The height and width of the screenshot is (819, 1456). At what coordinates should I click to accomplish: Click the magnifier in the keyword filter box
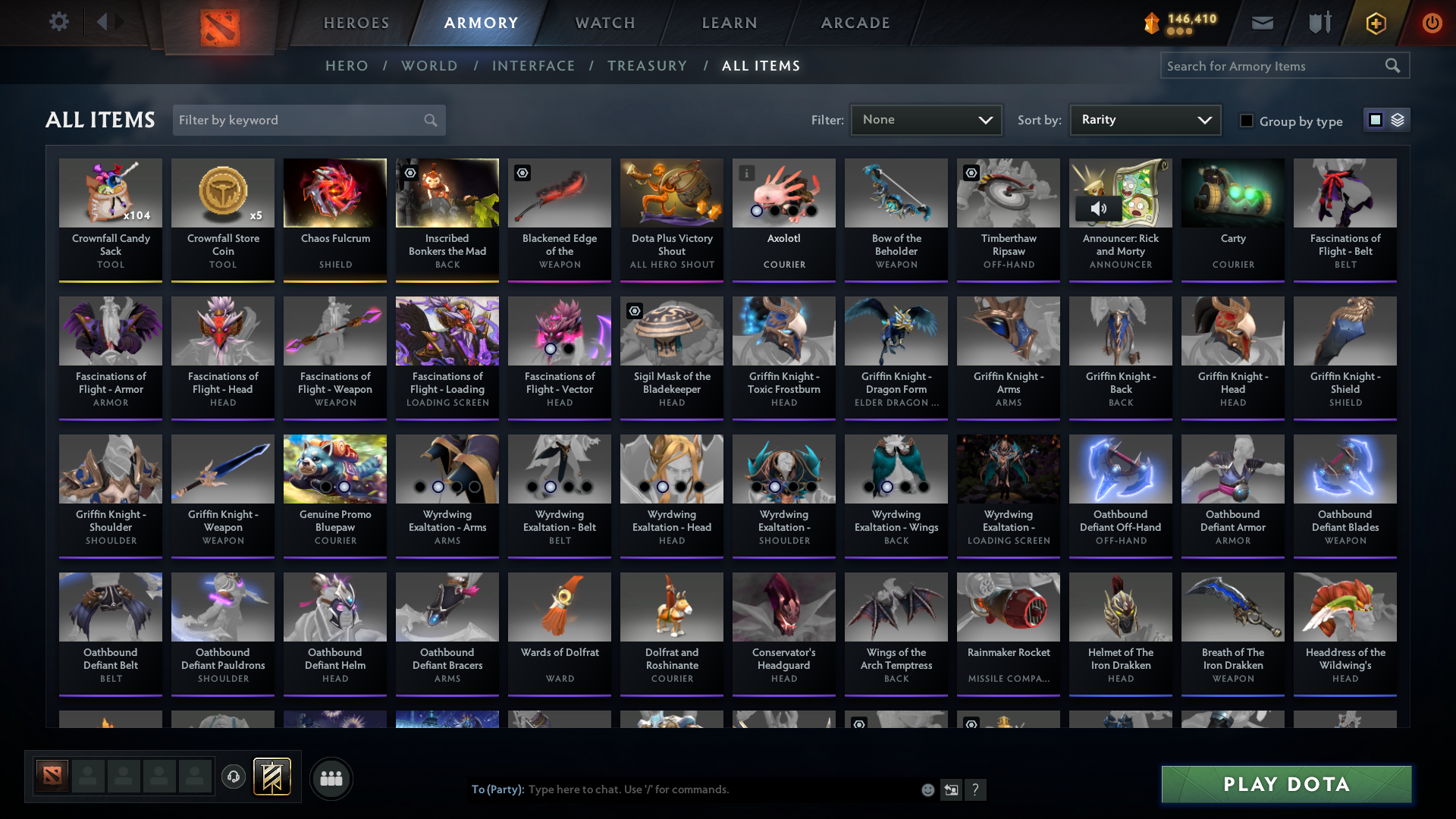pyautogui.click(x=429, y=120)
